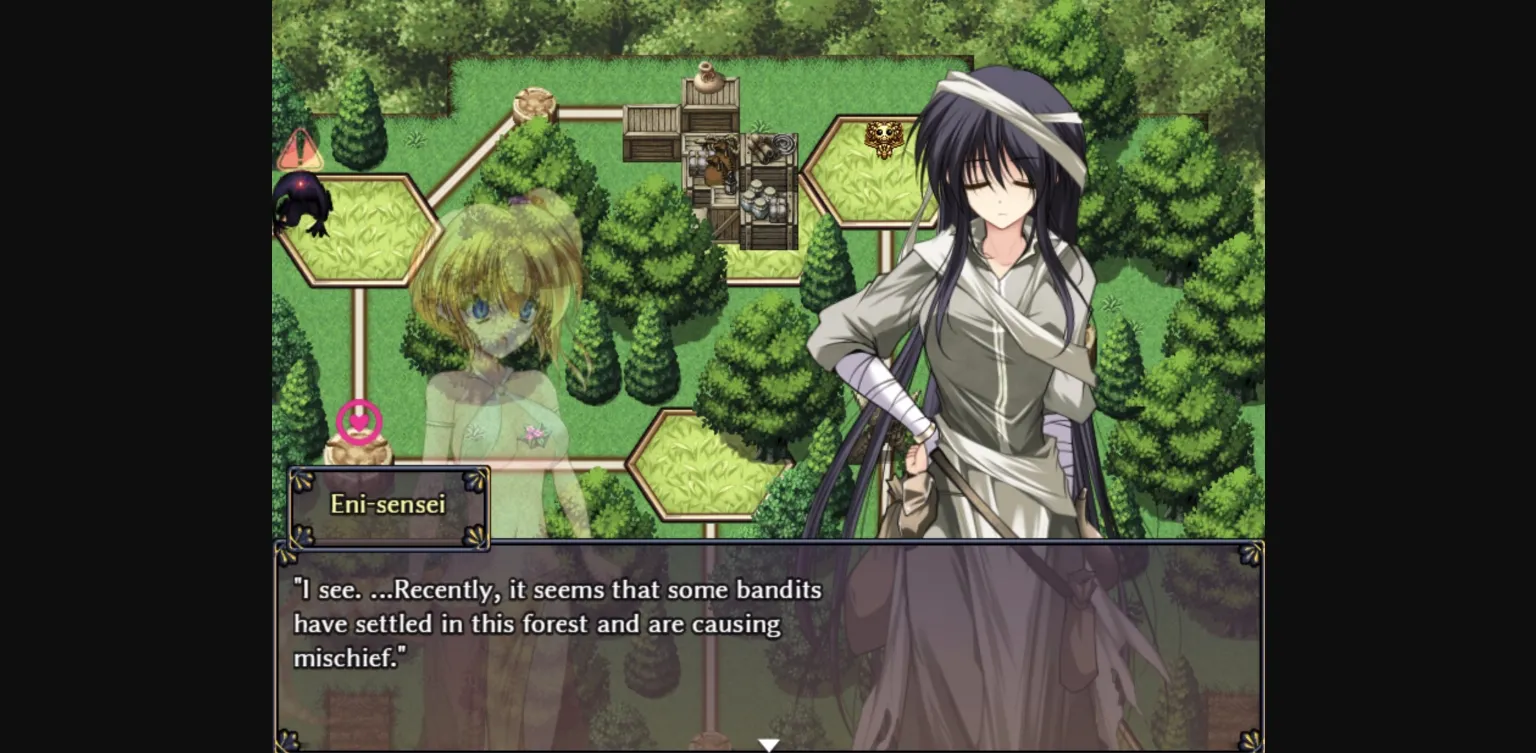Select the empty hex tile near the dialogue box

click(x=710, y=465)
